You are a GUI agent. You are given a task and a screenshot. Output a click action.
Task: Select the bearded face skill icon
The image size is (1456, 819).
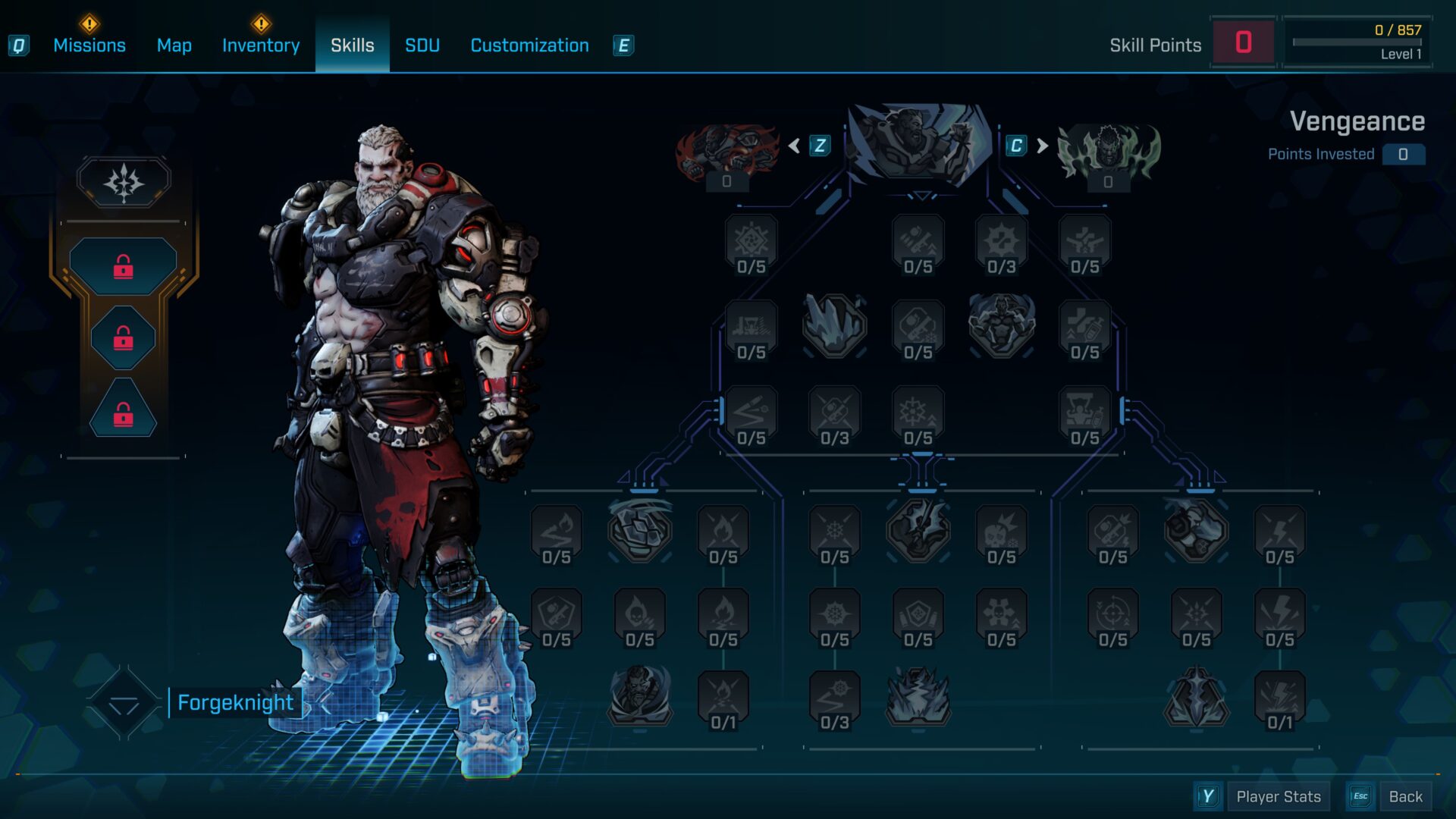pyautogui.click(x=639, y=695)
